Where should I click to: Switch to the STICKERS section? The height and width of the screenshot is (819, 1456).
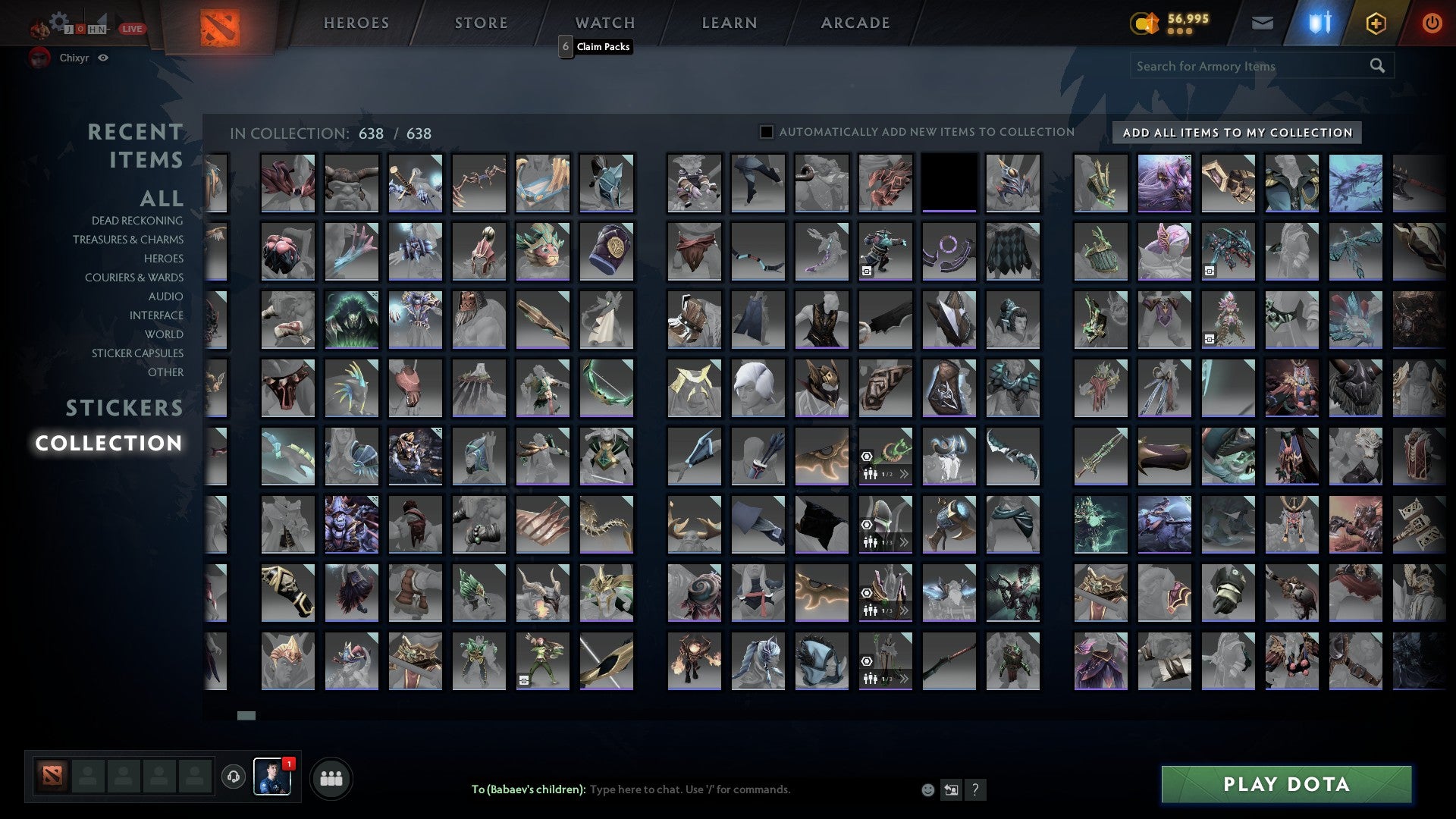point(123,408)
